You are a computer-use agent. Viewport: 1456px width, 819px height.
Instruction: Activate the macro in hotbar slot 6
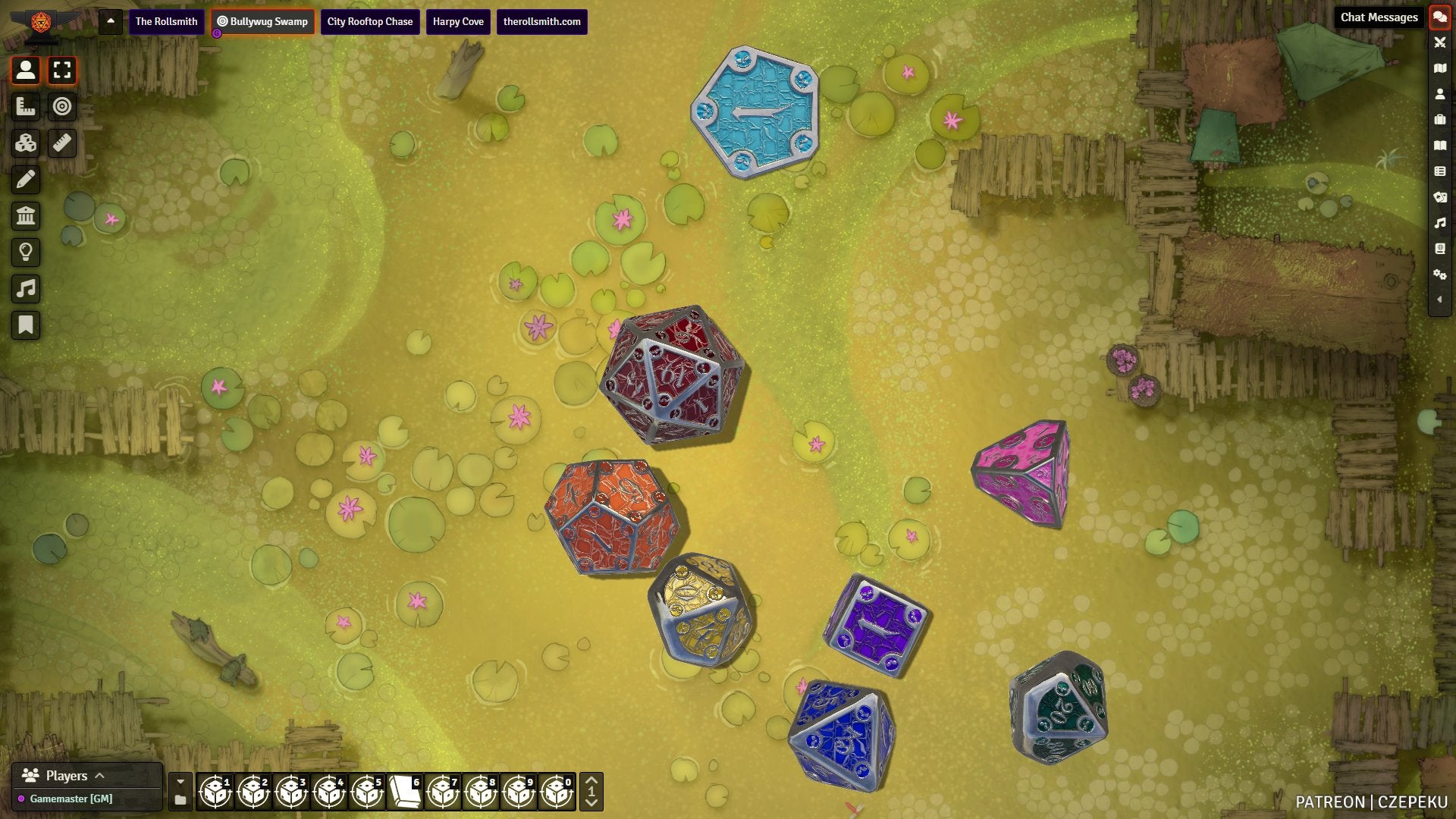(x=405, y=792)
